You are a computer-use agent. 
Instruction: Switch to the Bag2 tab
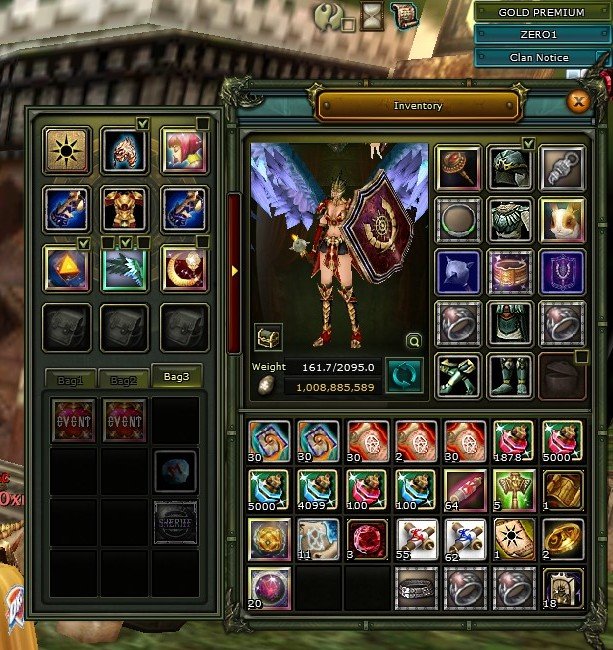click(124, 380)
